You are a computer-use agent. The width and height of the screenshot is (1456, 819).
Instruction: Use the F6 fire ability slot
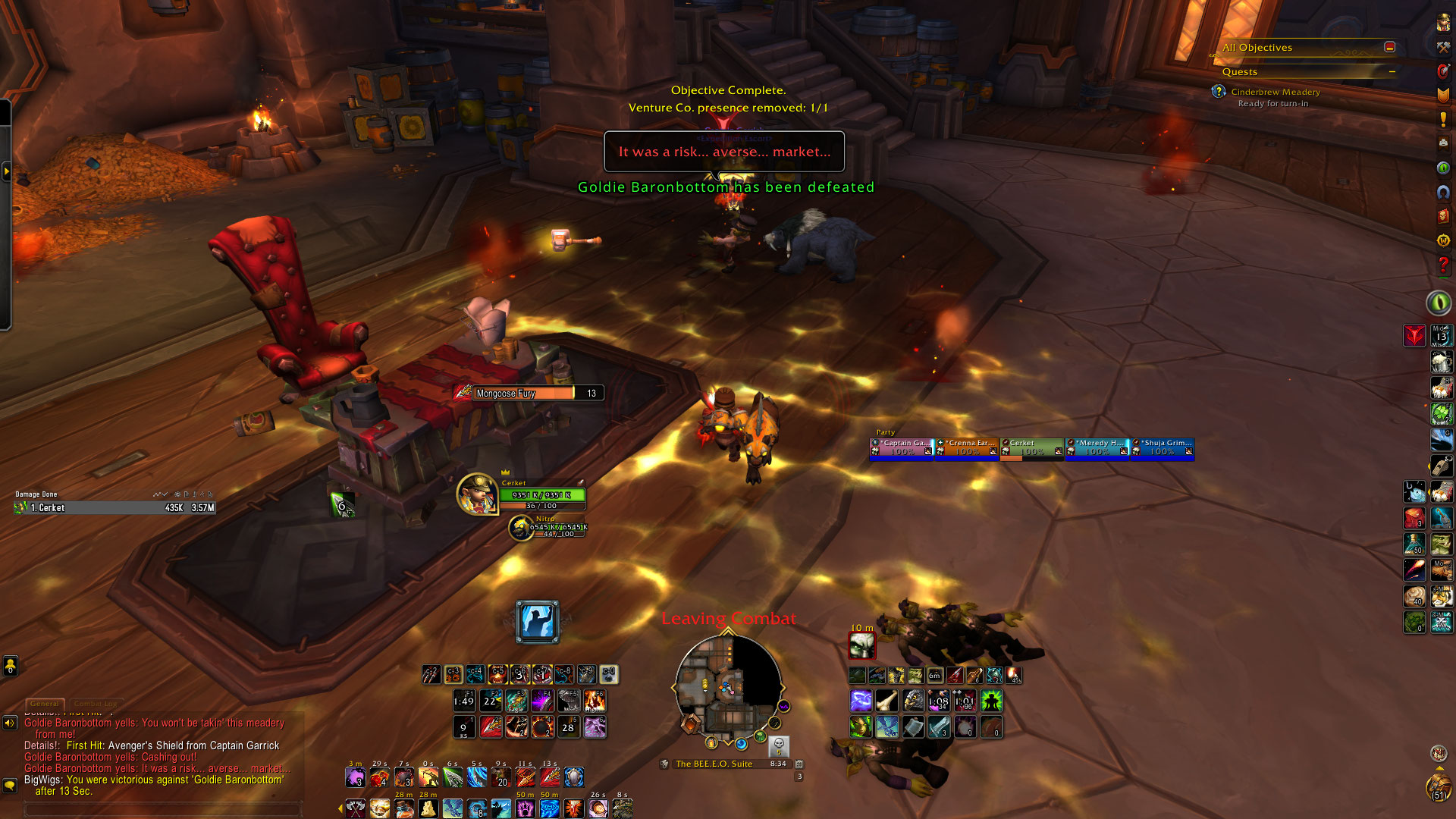[595, 701]
